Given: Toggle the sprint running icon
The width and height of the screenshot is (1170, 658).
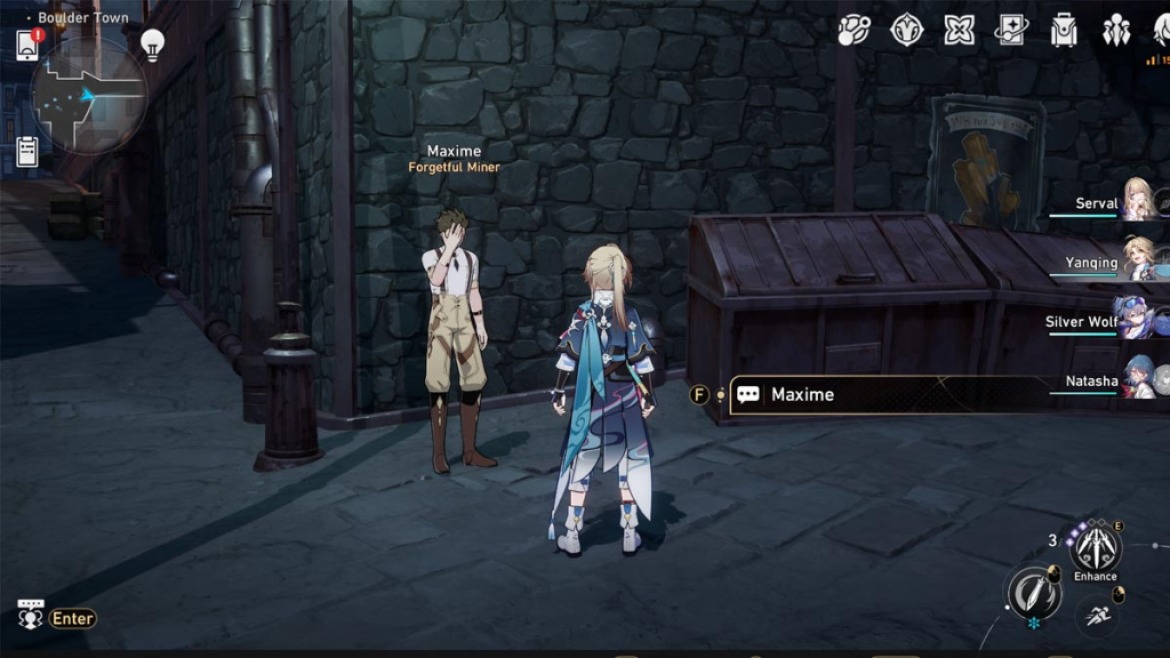Looking at the screenshot, I should click(1097, 616).
